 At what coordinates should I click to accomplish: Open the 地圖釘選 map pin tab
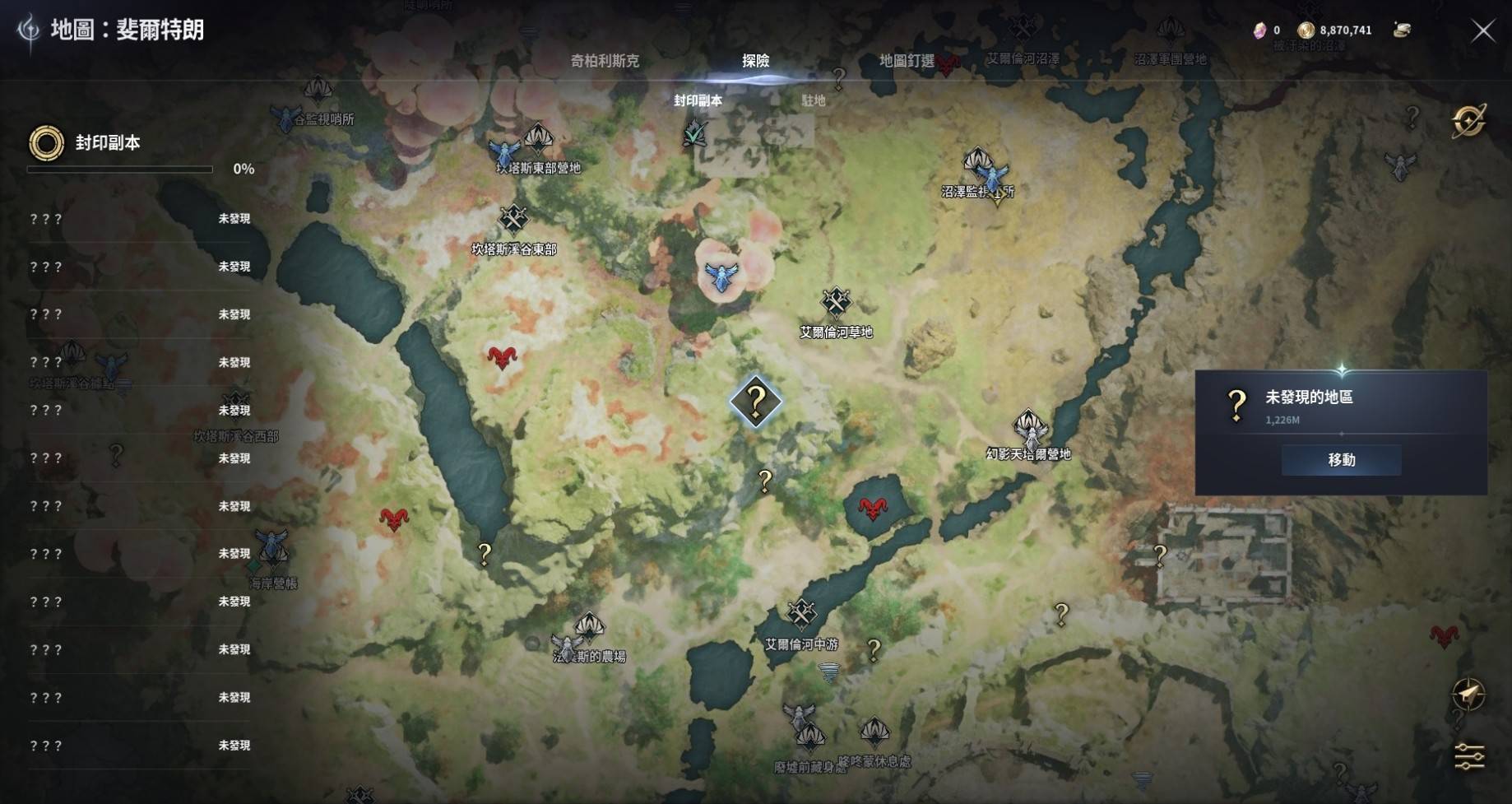pyautogui.click(x=907, y=61)
